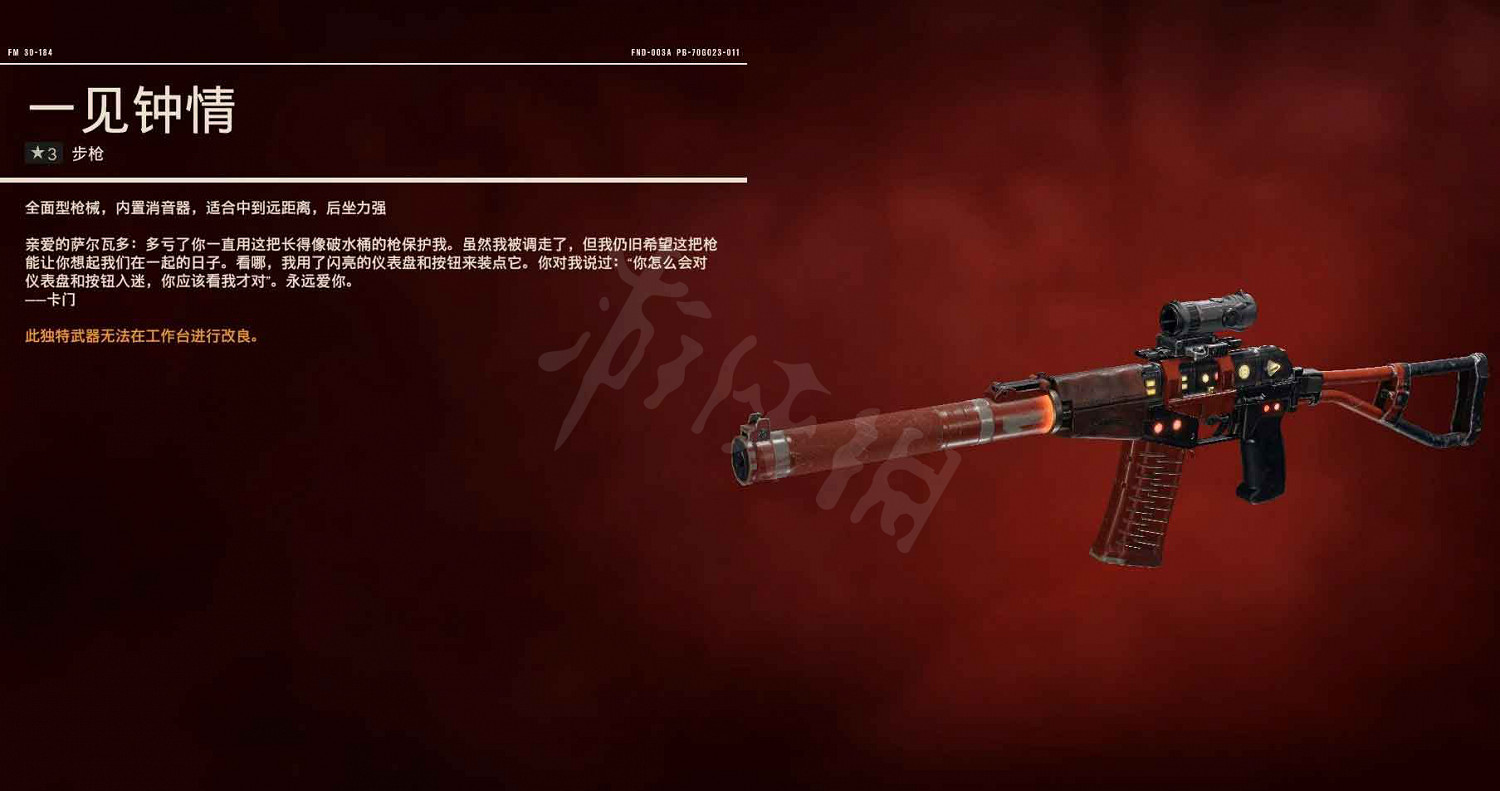Select the ★3 rarity badge

[43, 153]
